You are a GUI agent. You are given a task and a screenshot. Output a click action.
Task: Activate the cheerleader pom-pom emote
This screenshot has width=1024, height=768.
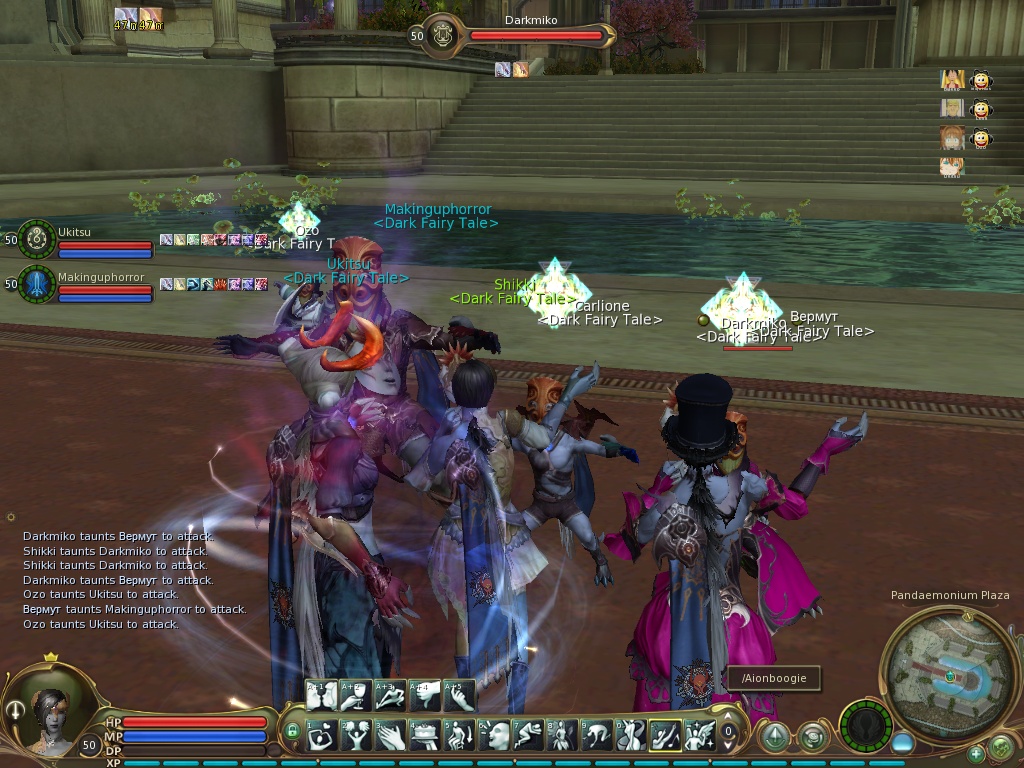(356, 735)
